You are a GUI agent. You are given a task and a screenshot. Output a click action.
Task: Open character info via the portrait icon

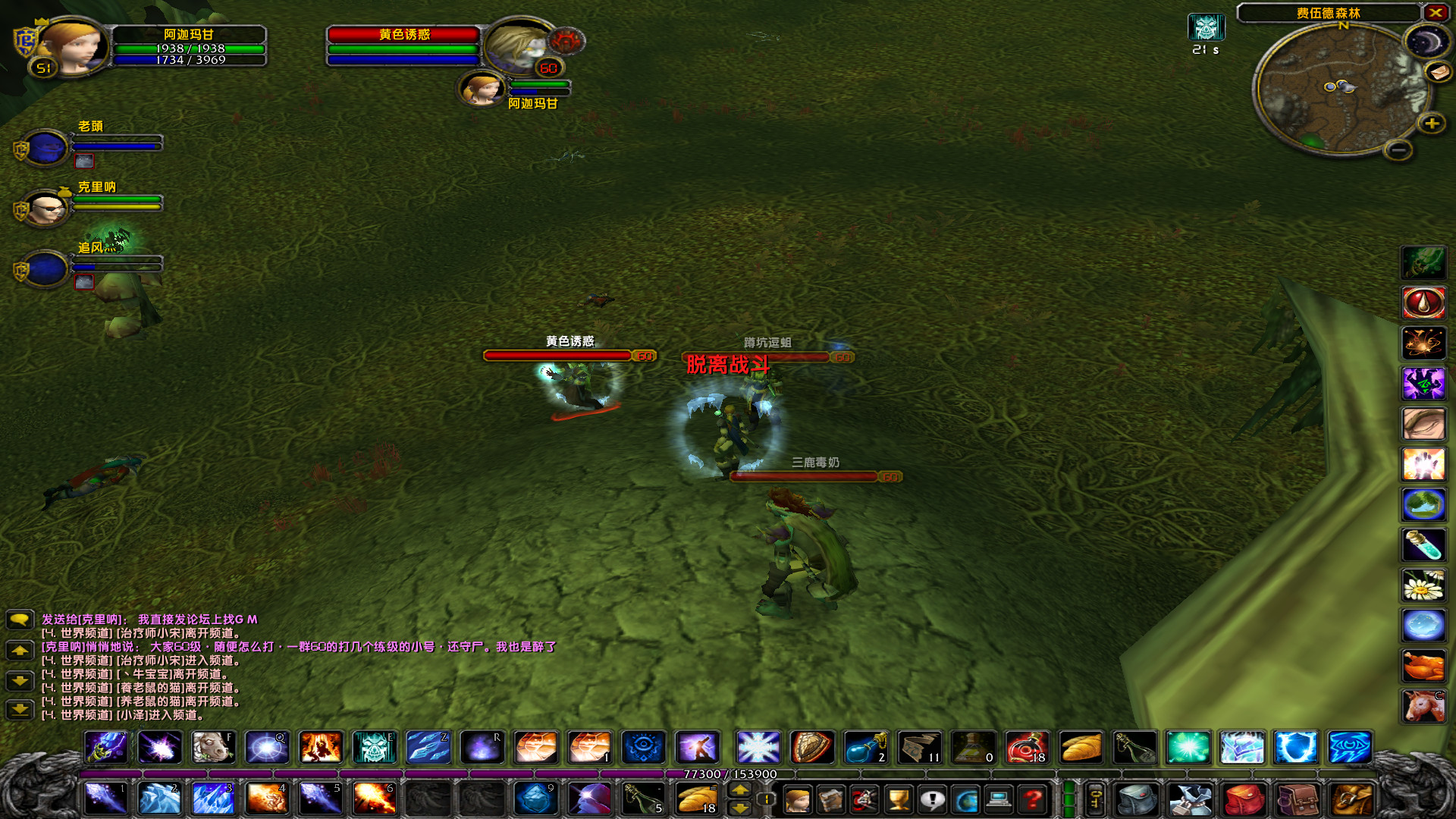797,799
